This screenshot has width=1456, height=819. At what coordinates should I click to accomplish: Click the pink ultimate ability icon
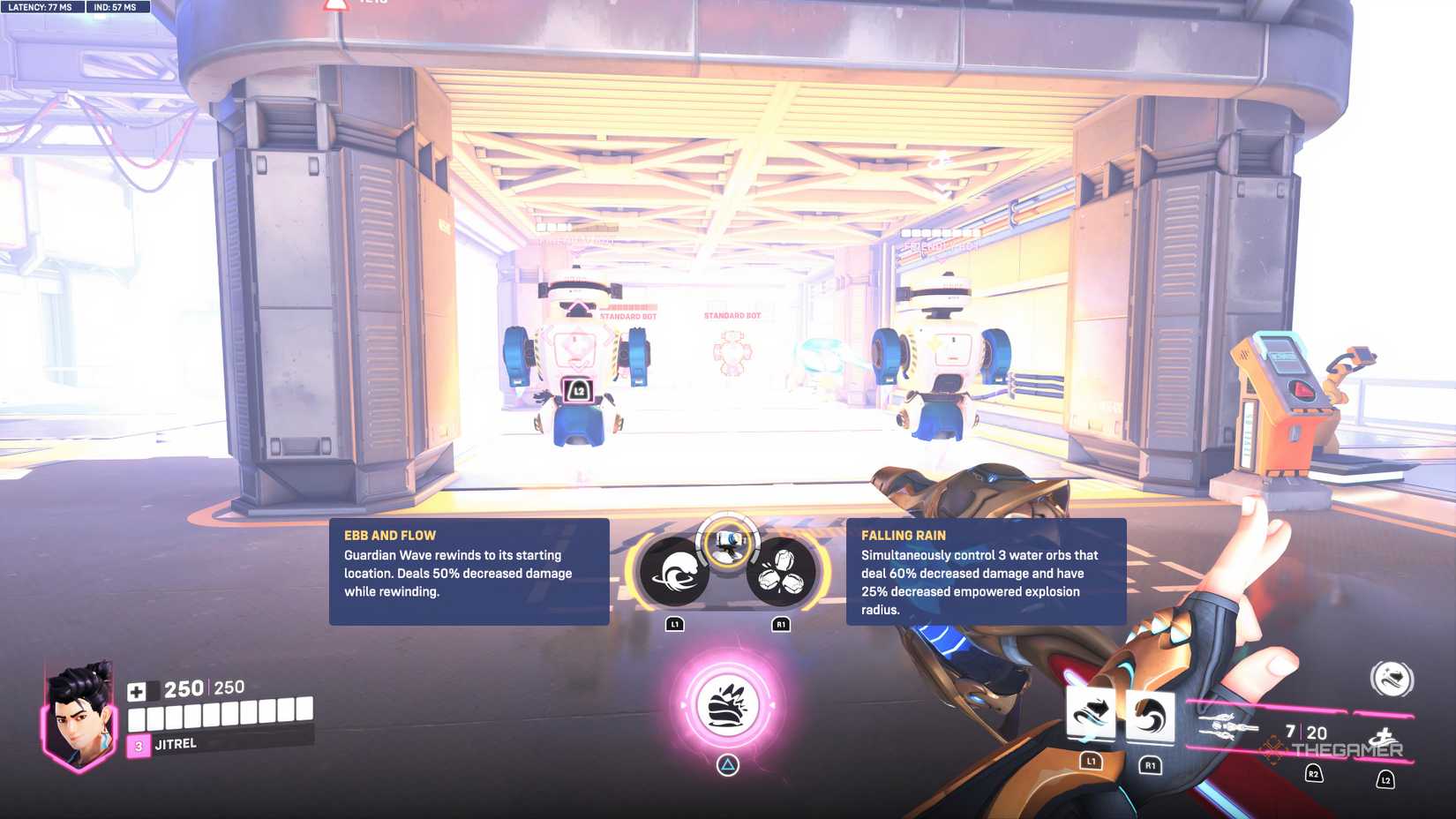click(x=728, y=706)
